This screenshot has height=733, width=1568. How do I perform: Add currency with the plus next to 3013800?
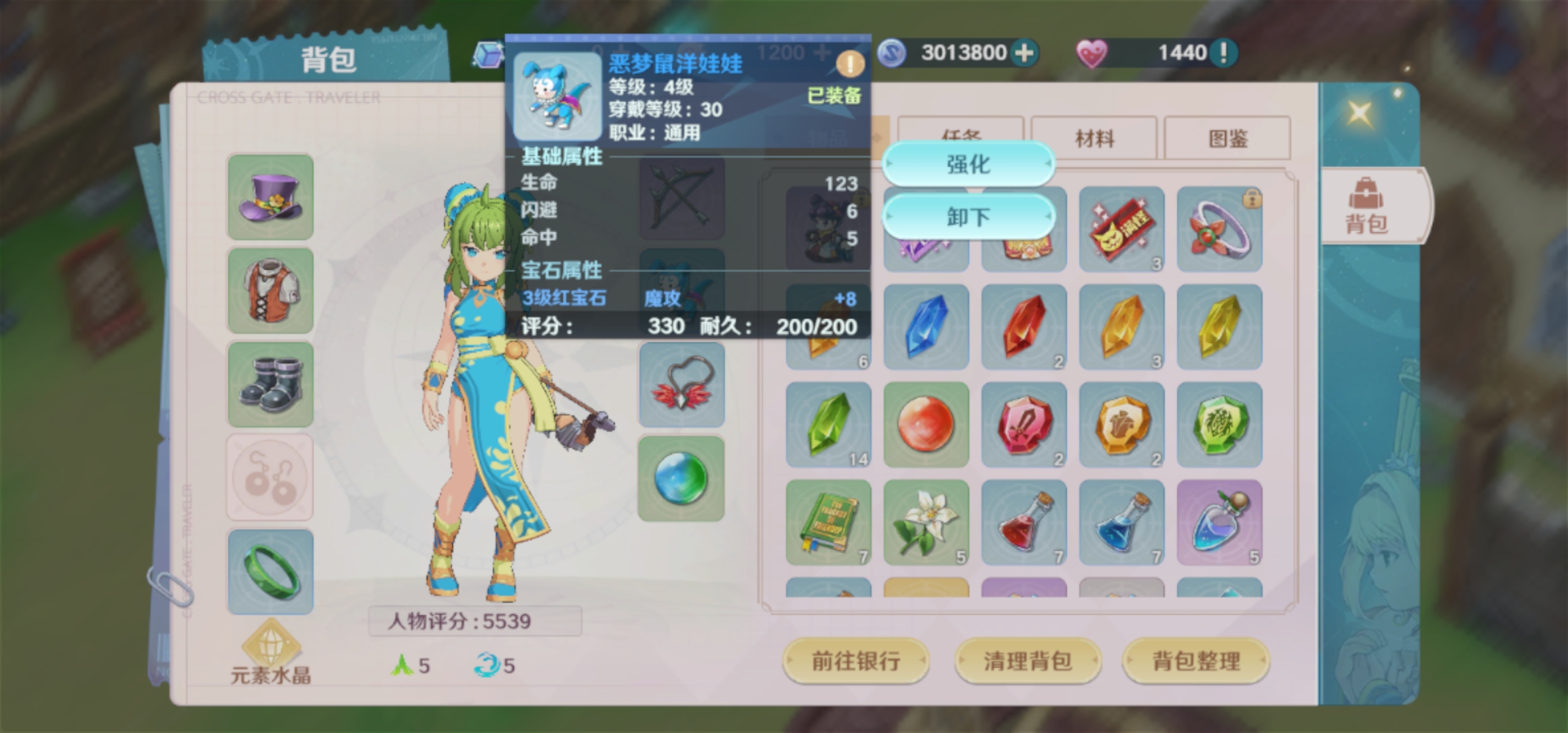pyautogui.click(x=1025, y=52)
